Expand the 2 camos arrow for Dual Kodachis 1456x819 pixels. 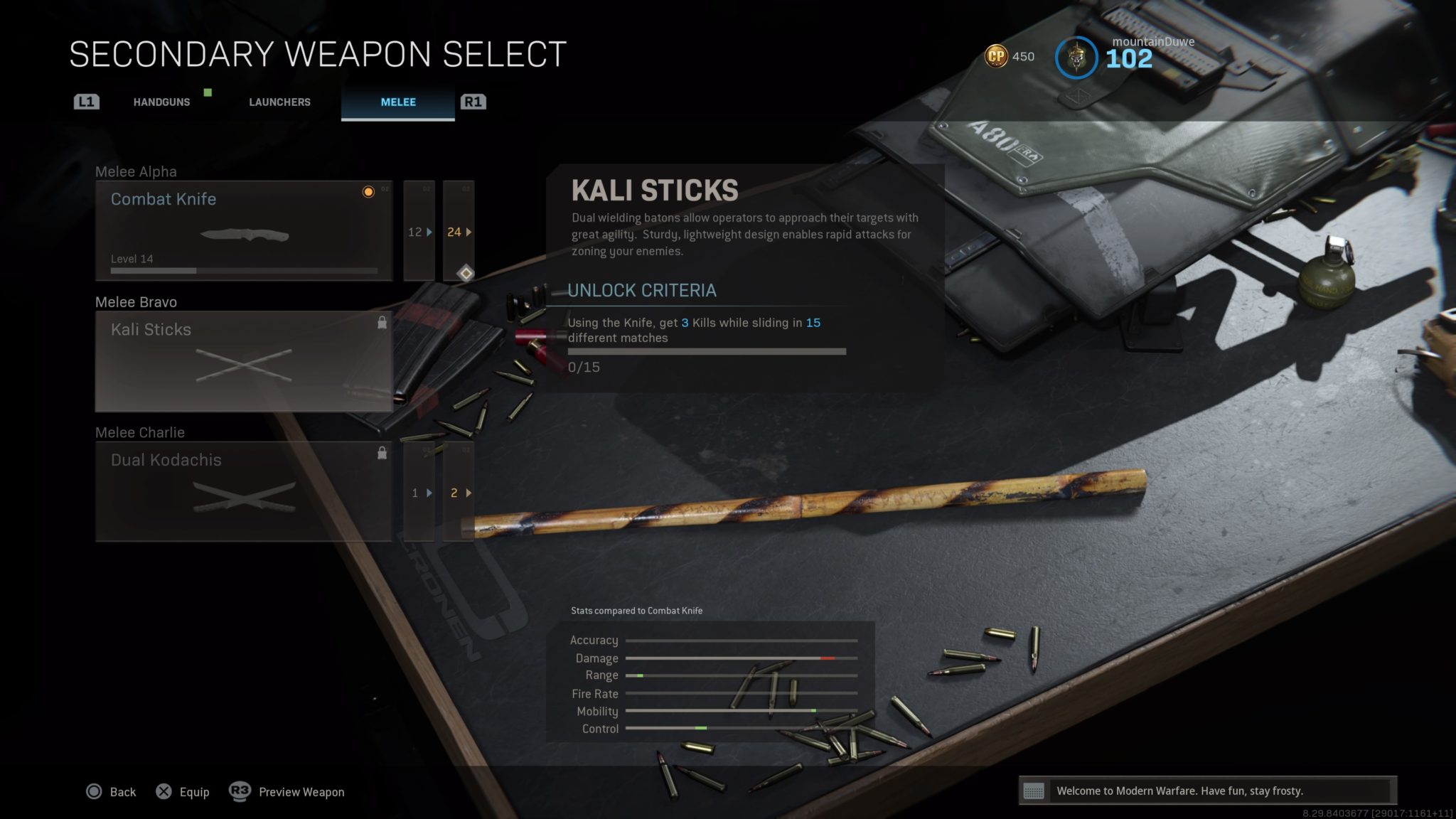pyautogui.click(x=467, y=492)
